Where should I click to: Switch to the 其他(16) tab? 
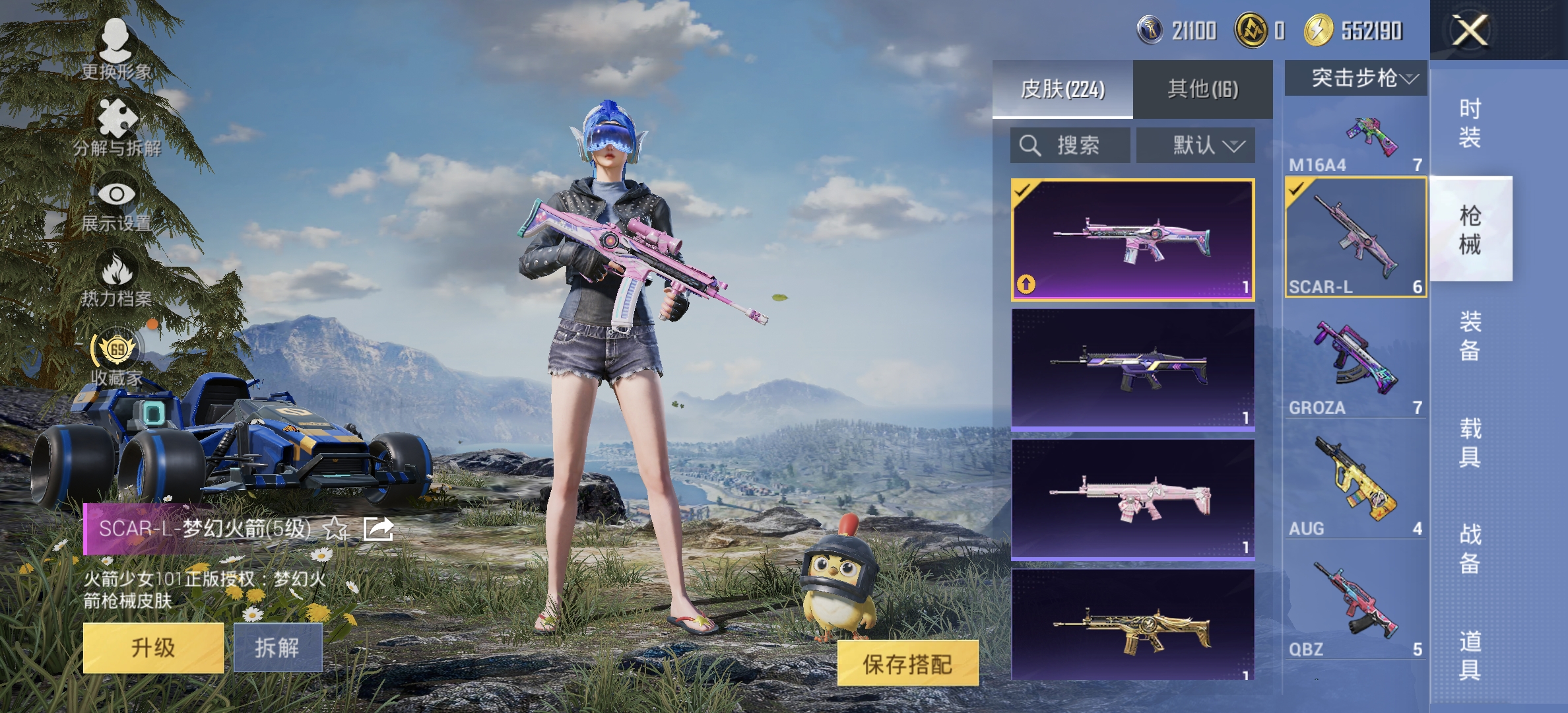click(1202, 88)
